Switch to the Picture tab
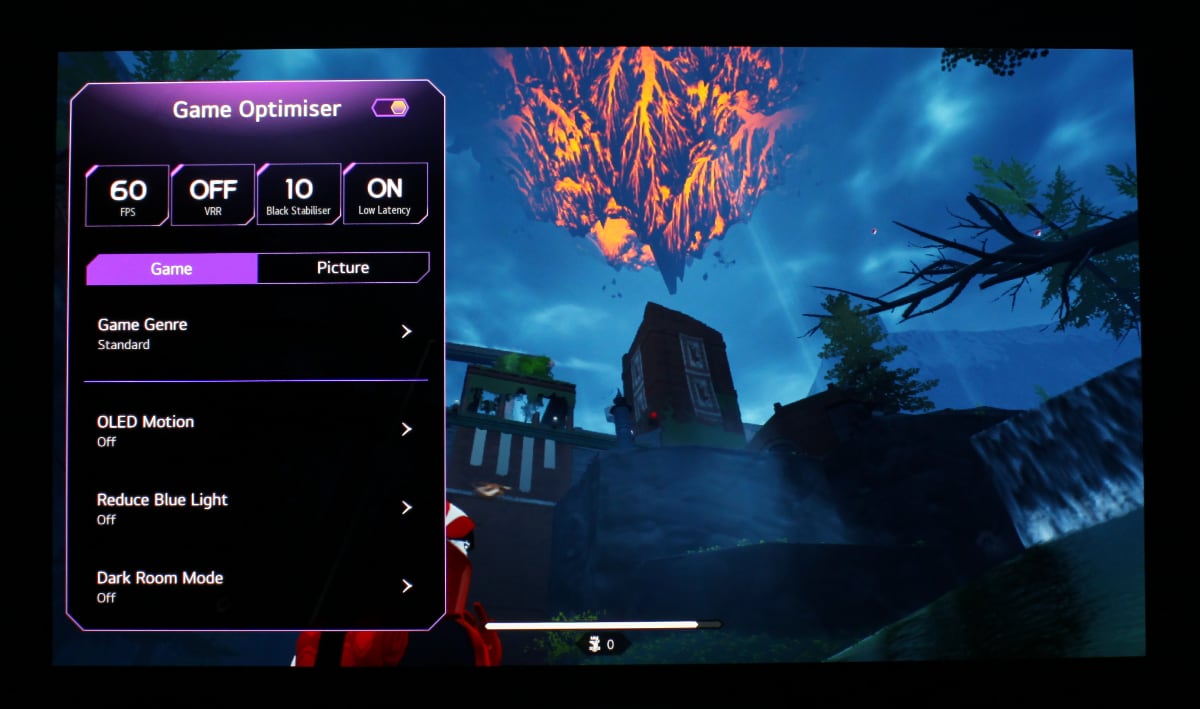The height and width of the screenshot is (709, 1200). click(x=343, y=268)
